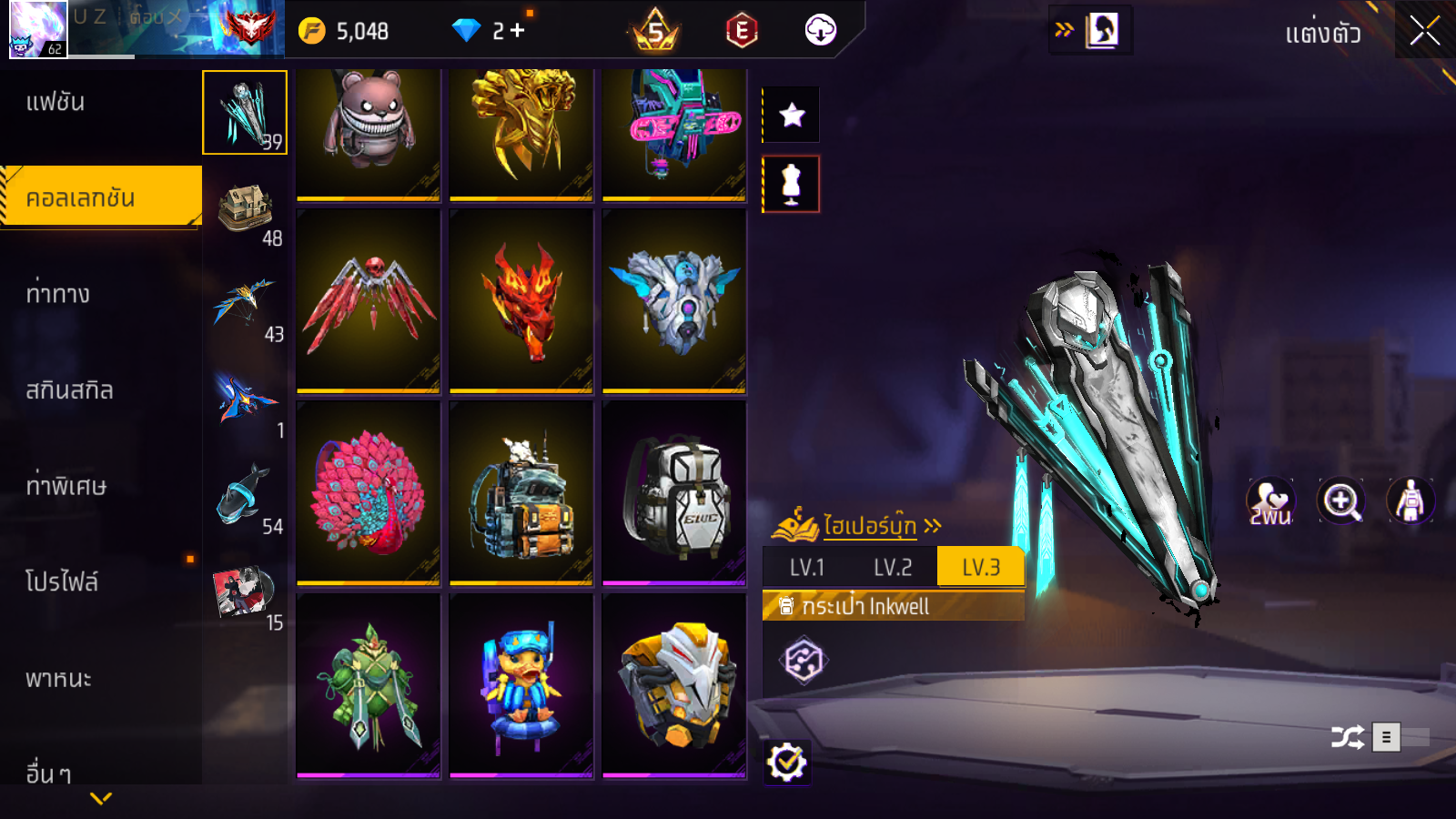Image resolution: width=1456 pixels, height=819 pixels.
Task: Switch backpack to LV.1
Action: click(806, 568)
